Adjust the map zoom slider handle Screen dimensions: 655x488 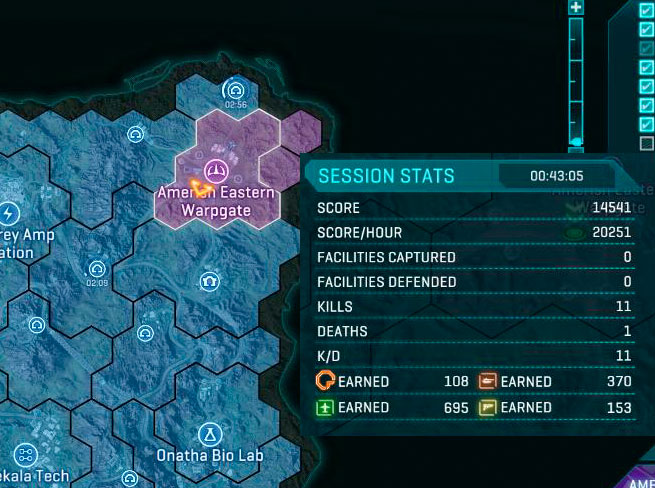[x=576, y=142]
